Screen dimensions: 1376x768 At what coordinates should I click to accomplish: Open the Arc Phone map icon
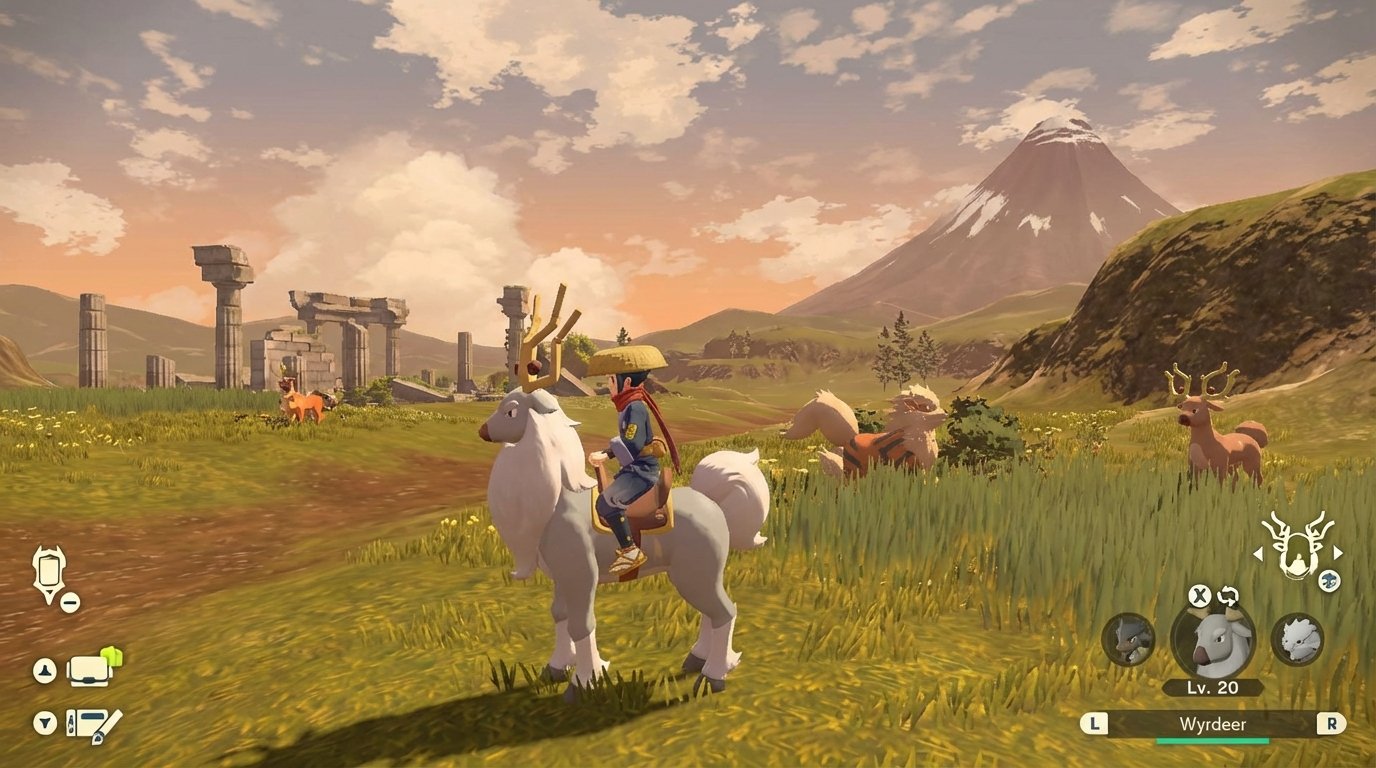tap(48, 572)
